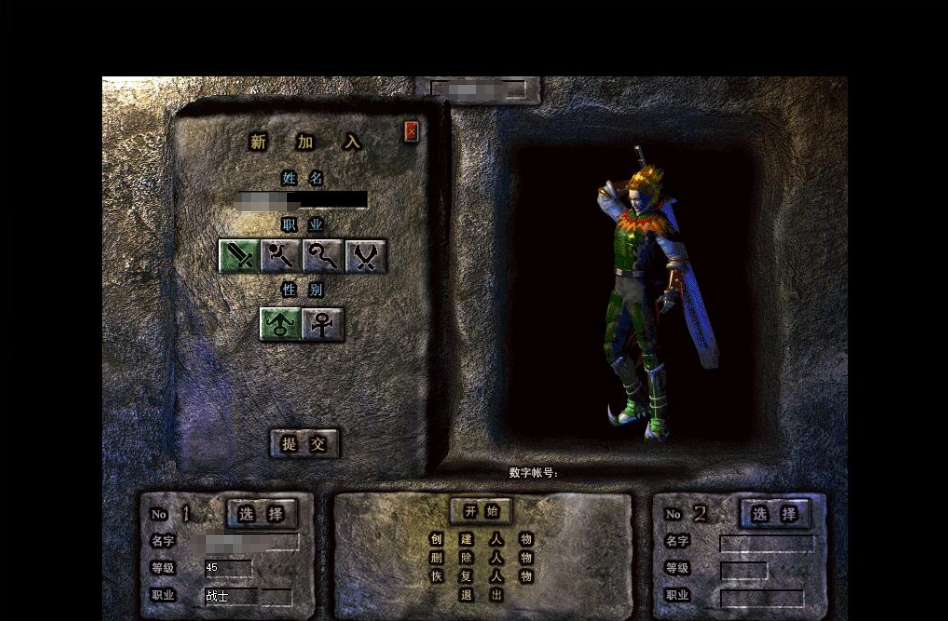Click 选择 for character slot No 1
The width and height of the screenshot is (948, 621).
click(262, 513)
